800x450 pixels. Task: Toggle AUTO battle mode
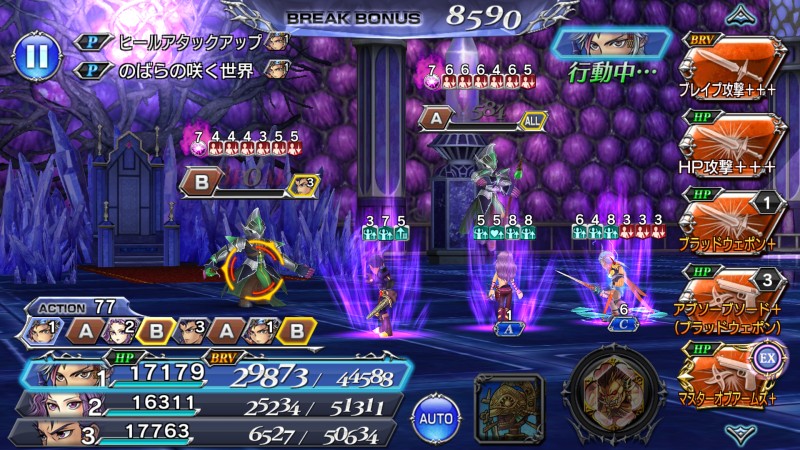(436, 413)
